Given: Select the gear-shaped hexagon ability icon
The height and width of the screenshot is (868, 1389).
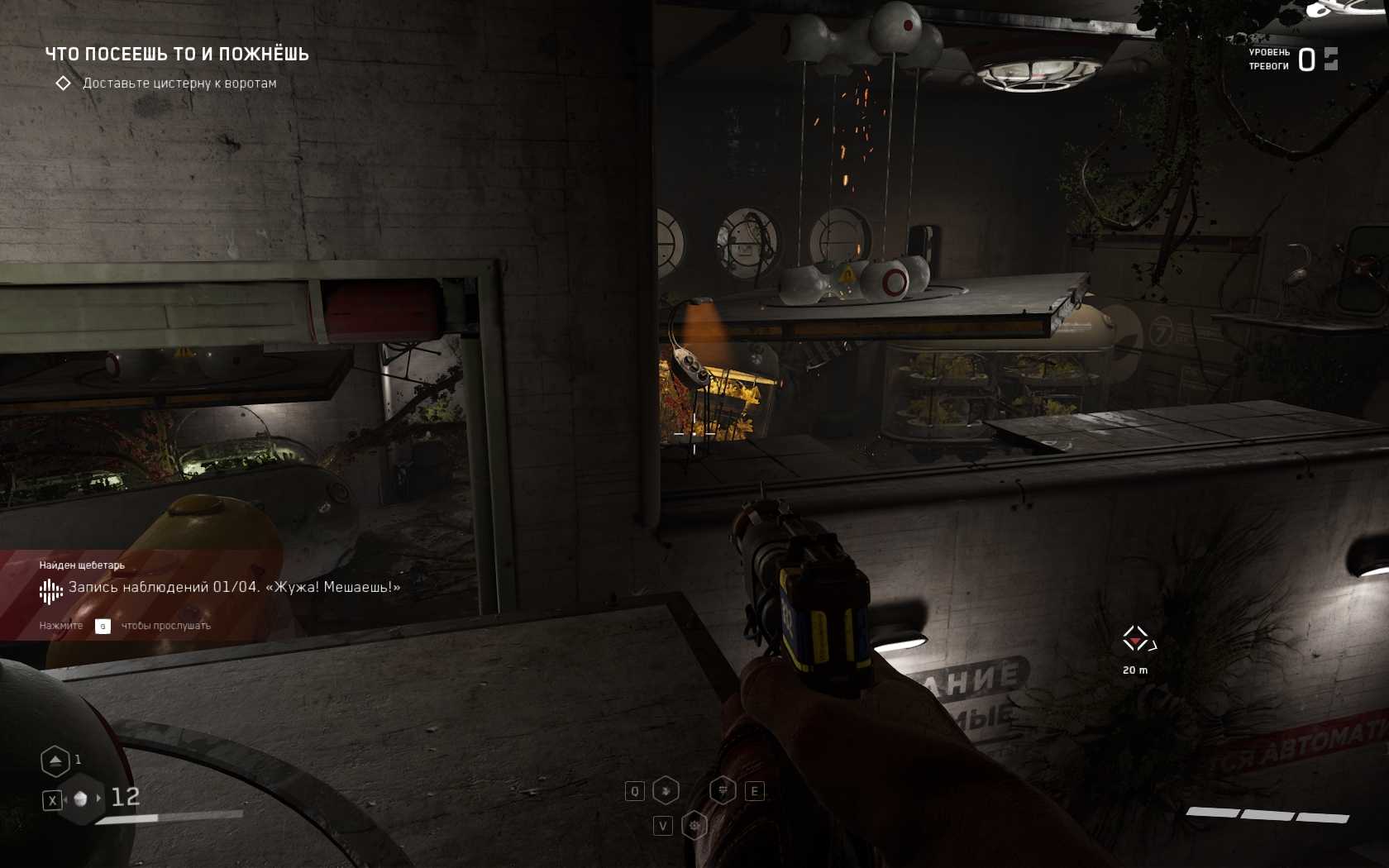Looking at the screenshot, I should (x=694, y=825).
